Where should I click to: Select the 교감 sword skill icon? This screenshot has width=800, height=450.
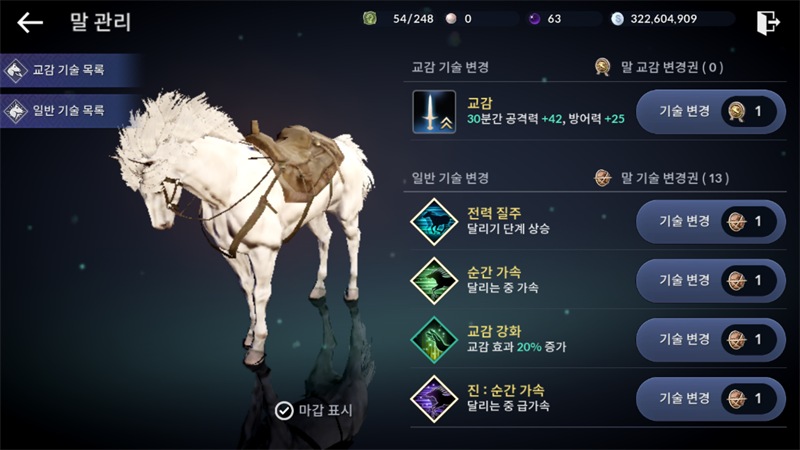click(434, 112)
